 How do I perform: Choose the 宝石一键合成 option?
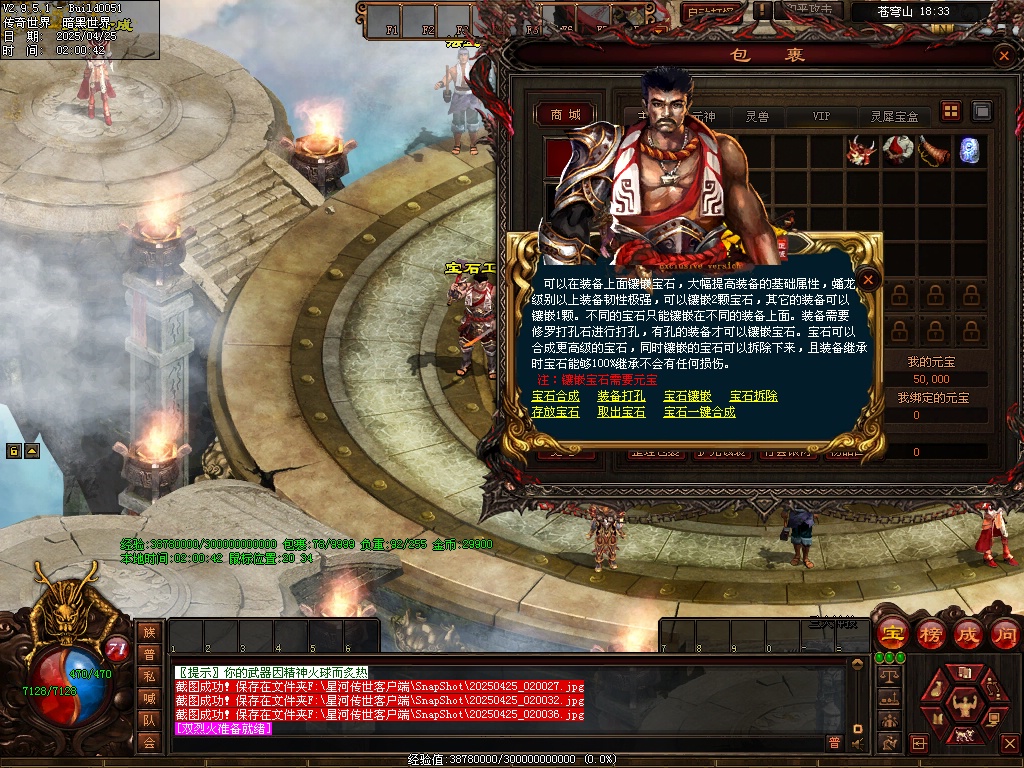(x=699, y=412)
